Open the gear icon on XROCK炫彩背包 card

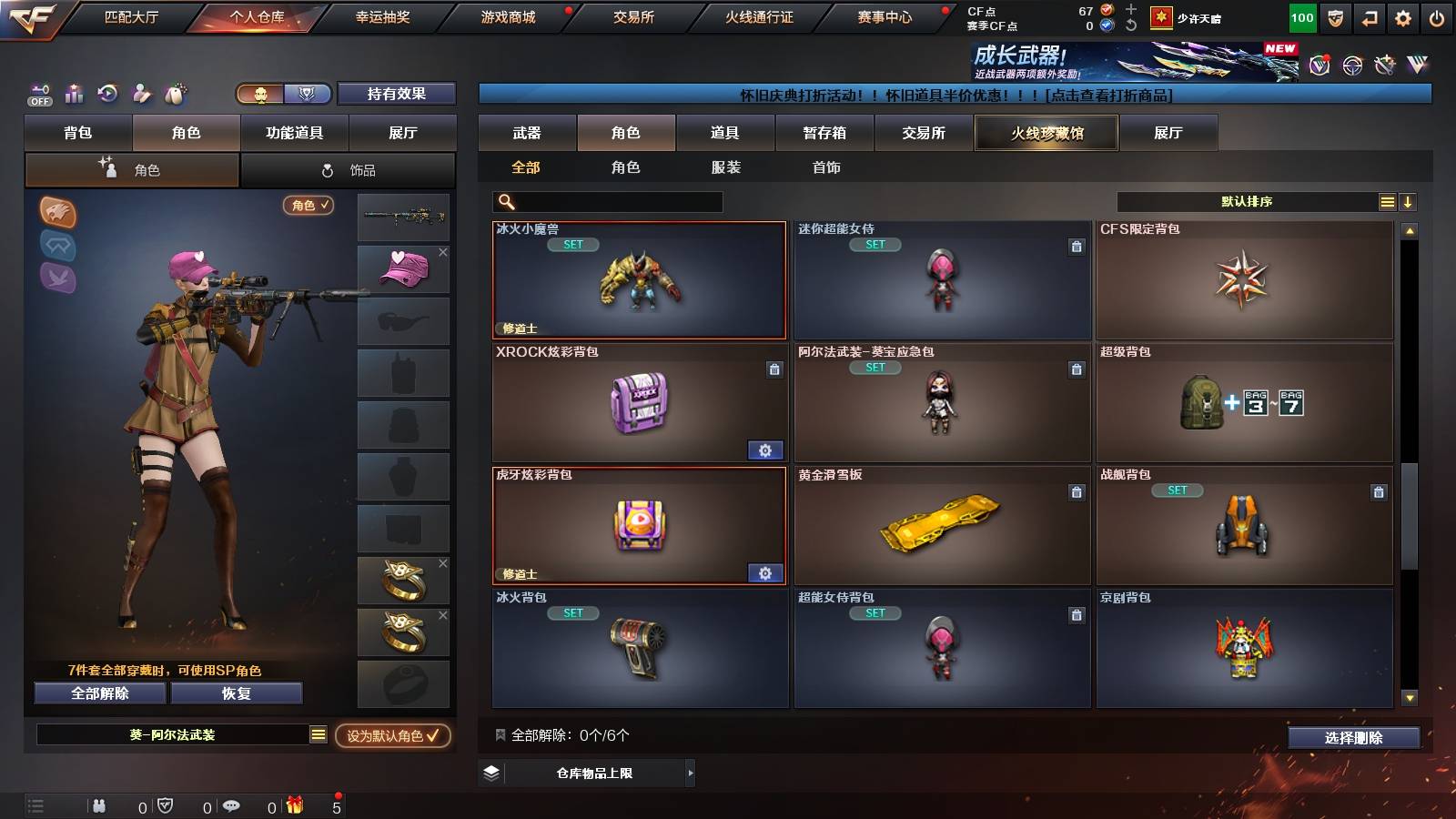pyautogui.click(x=765, y=450)
